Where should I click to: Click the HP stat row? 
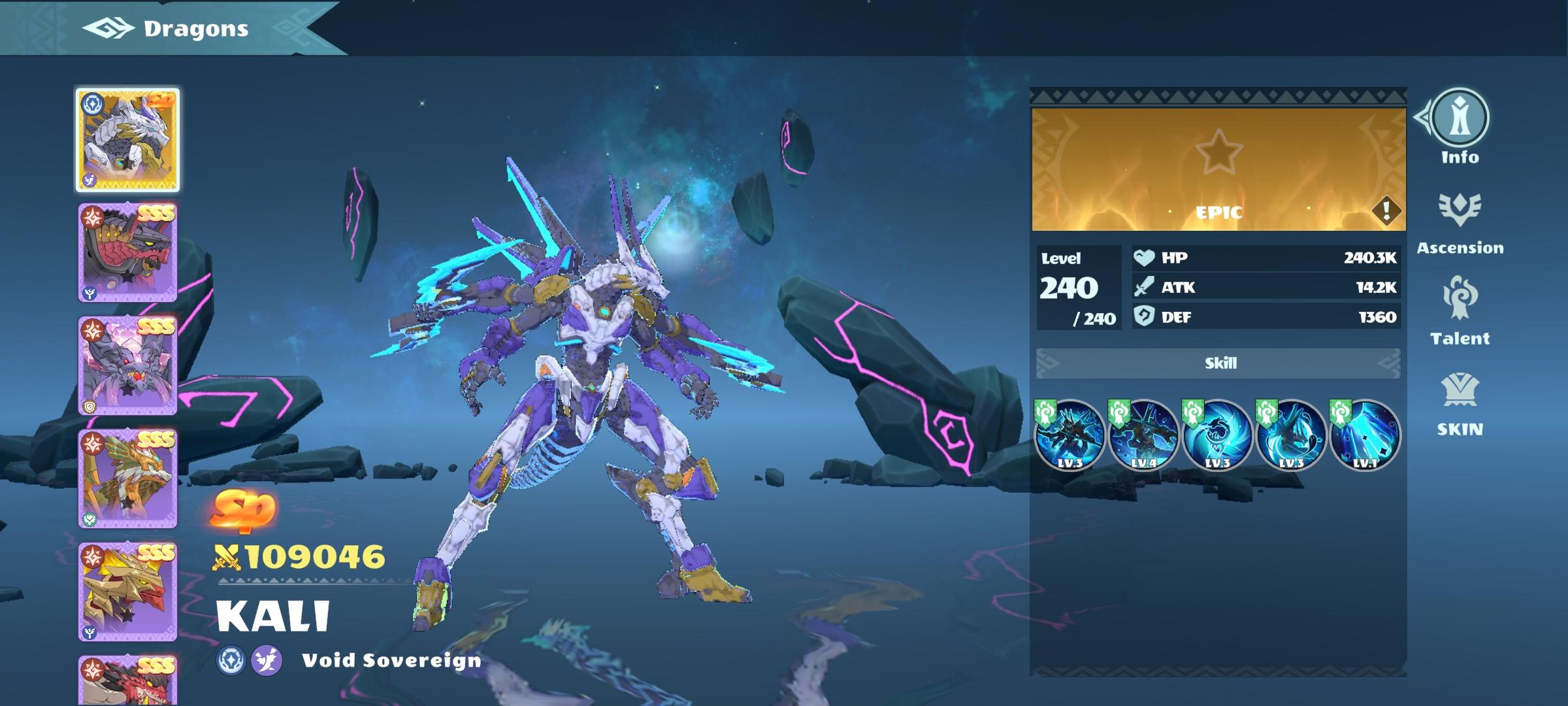(1266, 258)
